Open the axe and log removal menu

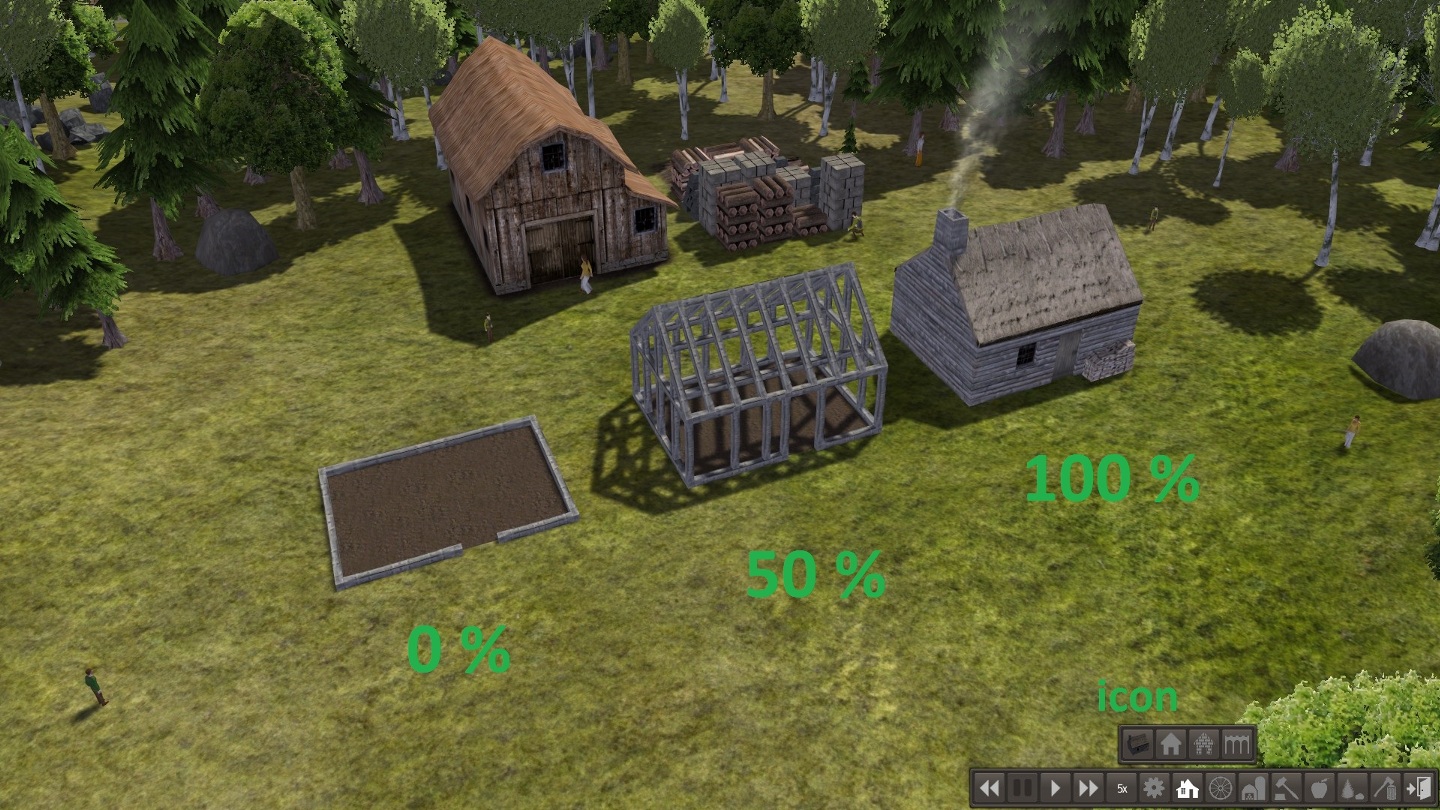[1385, 788]
